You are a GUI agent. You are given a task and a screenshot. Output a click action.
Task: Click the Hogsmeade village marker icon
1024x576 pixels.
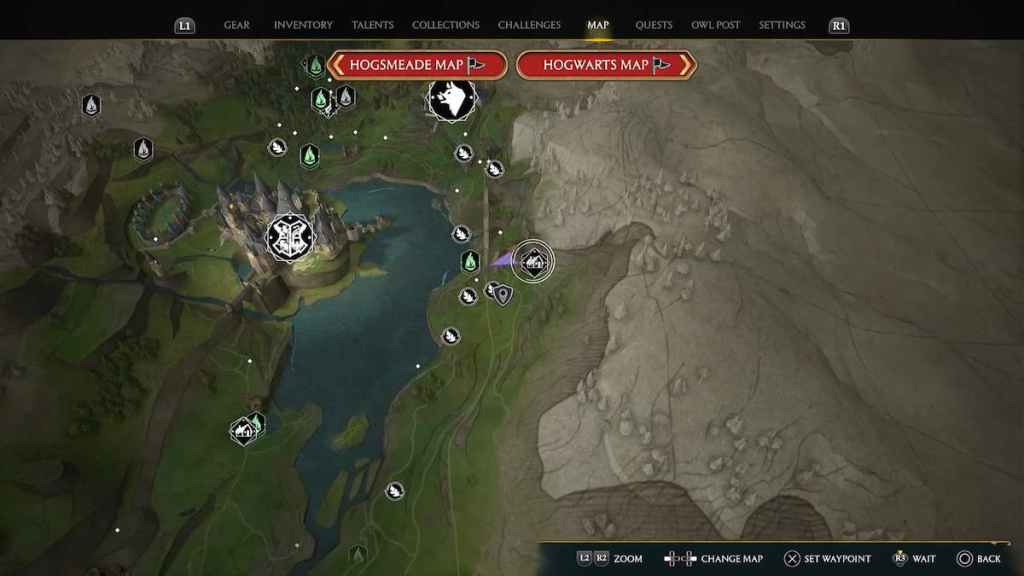click(451, 99)
